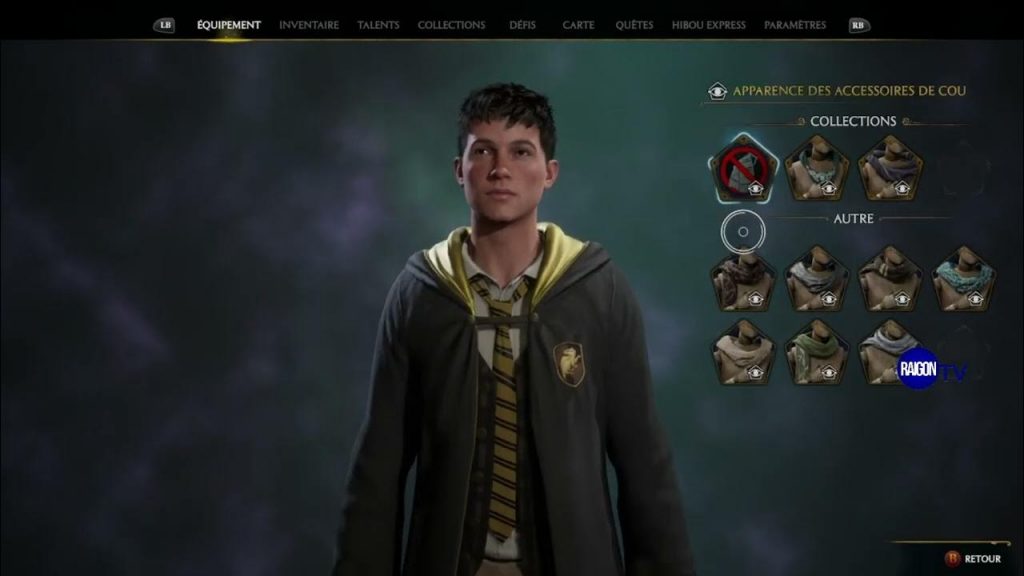
Task: Select the Équipement tab
Action: (x=228, y=25)
